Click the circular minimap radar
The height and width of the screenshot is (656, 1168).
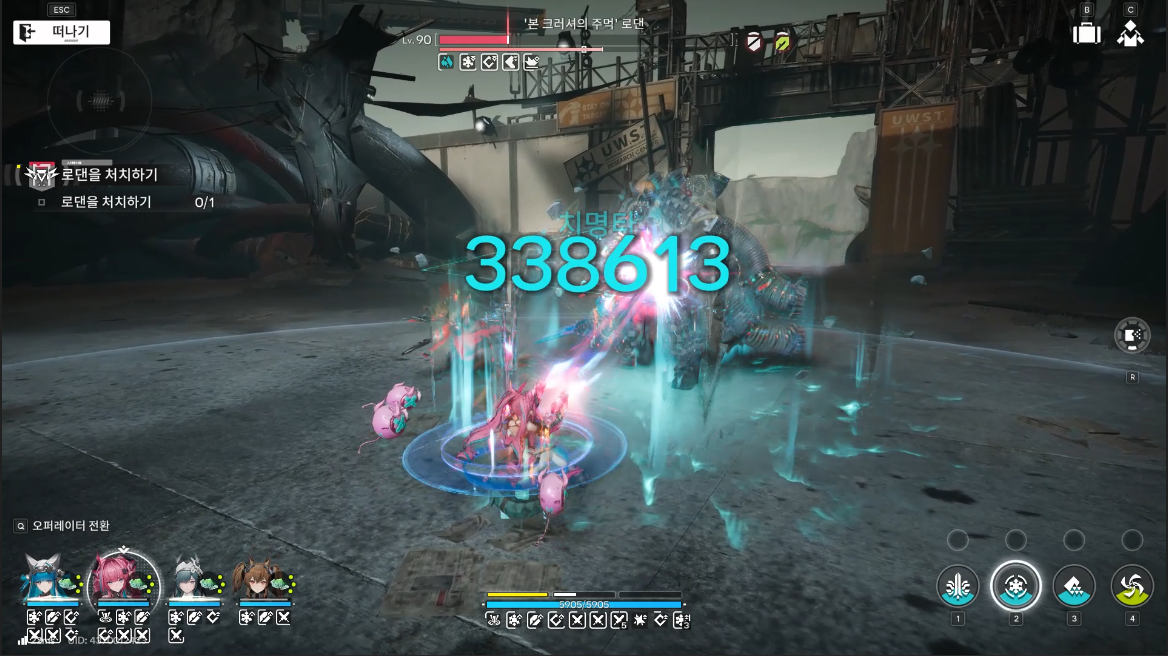point(99,101)
